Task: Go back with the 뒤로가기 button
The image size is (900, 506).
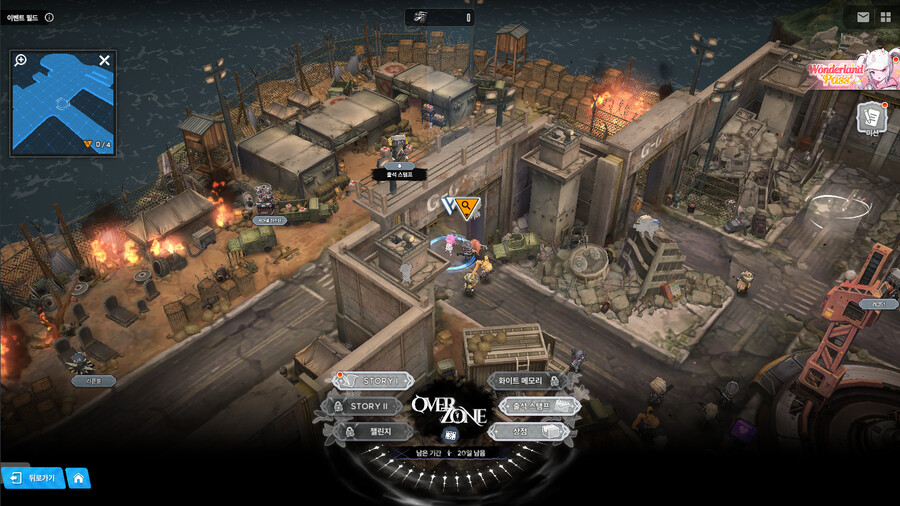Action: click(34, 478)
